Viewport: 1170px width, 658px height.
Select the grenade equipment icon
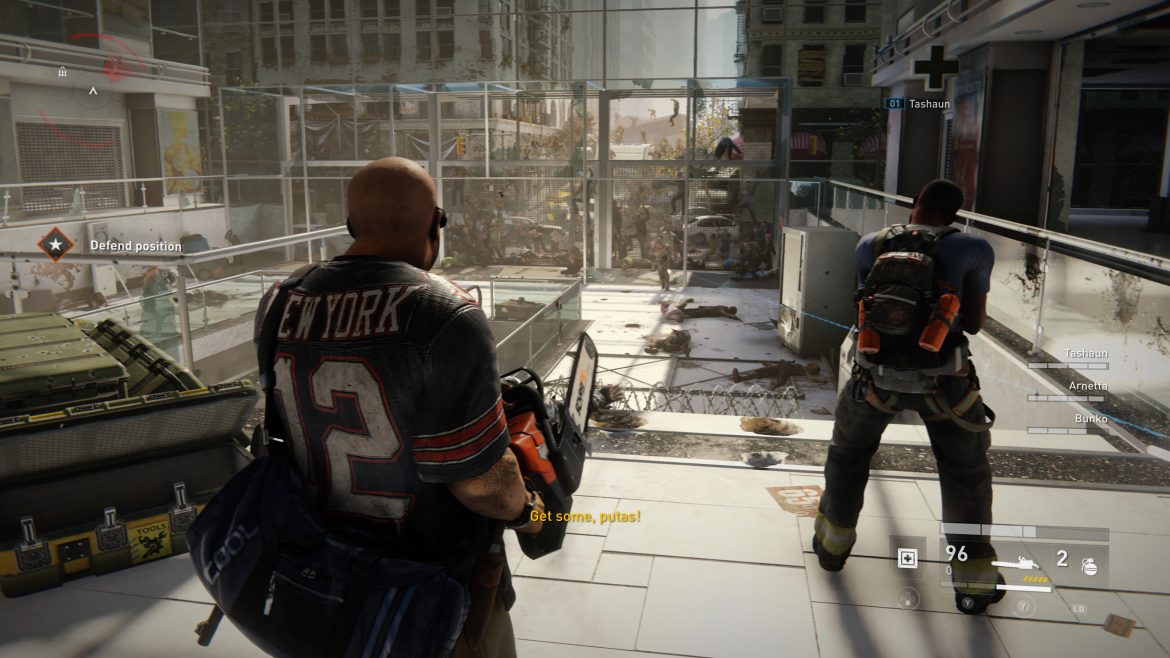click(x=1089, y=566)
